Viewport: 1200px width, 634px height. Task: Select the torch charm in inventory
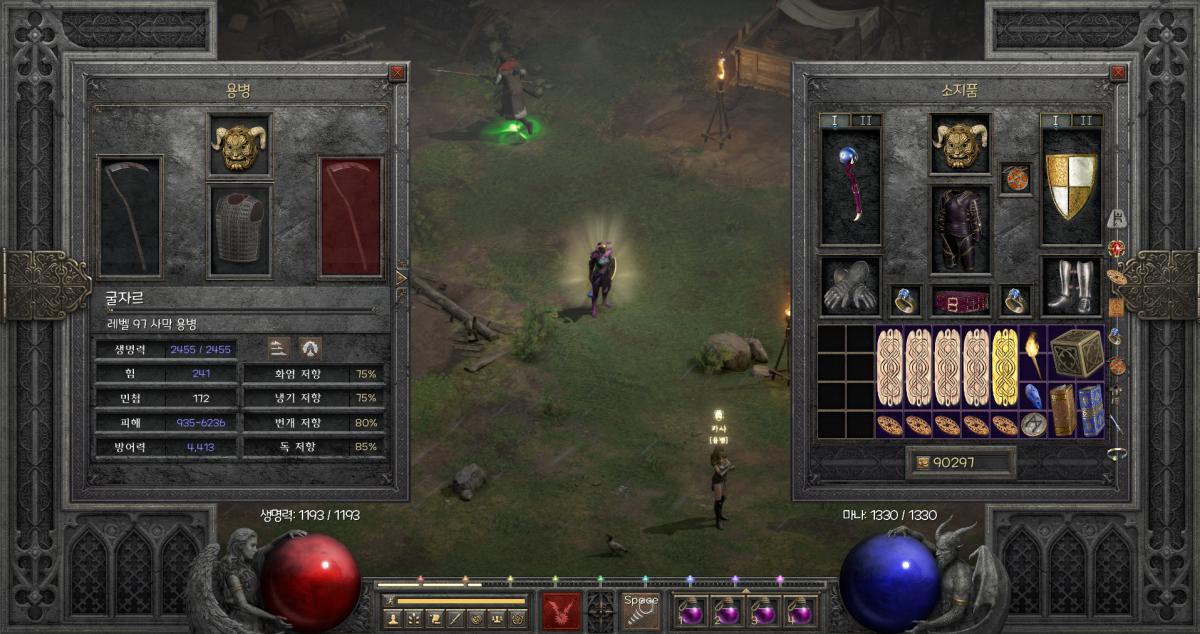1033,352
